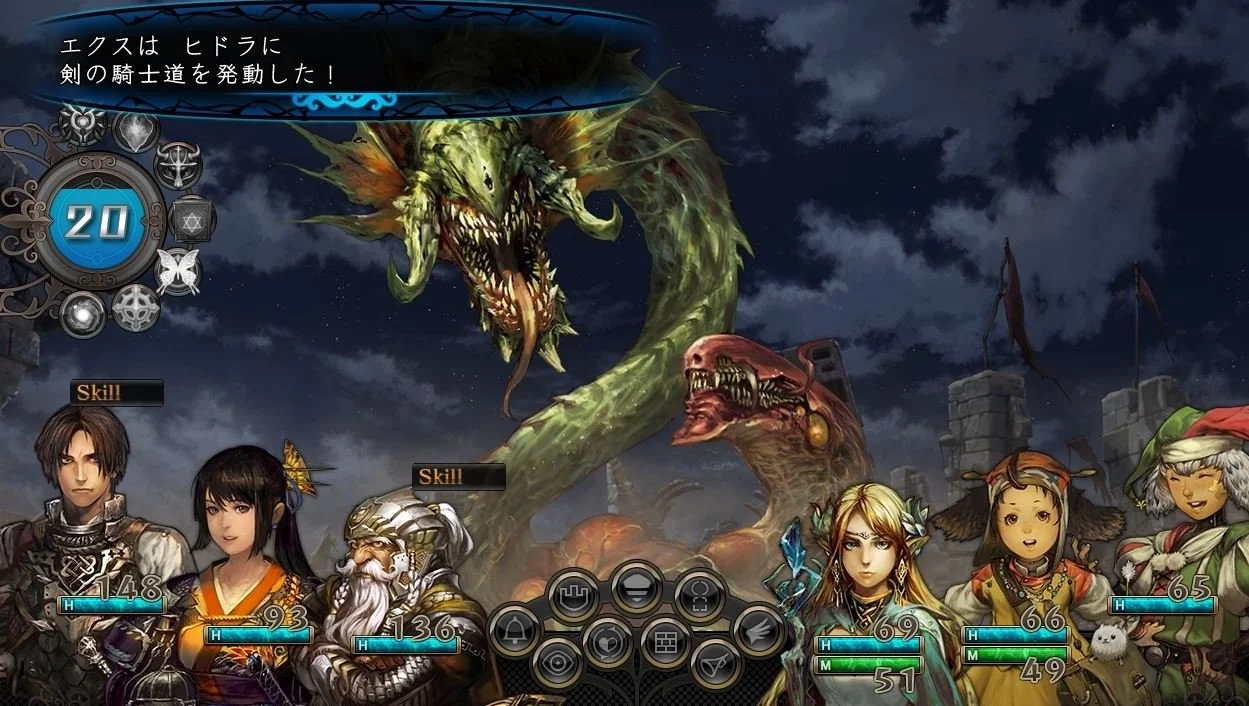Activate the target bracket command icon
Image resolution: width=1249 pixels, height=706 pixels.
(699, 596)
